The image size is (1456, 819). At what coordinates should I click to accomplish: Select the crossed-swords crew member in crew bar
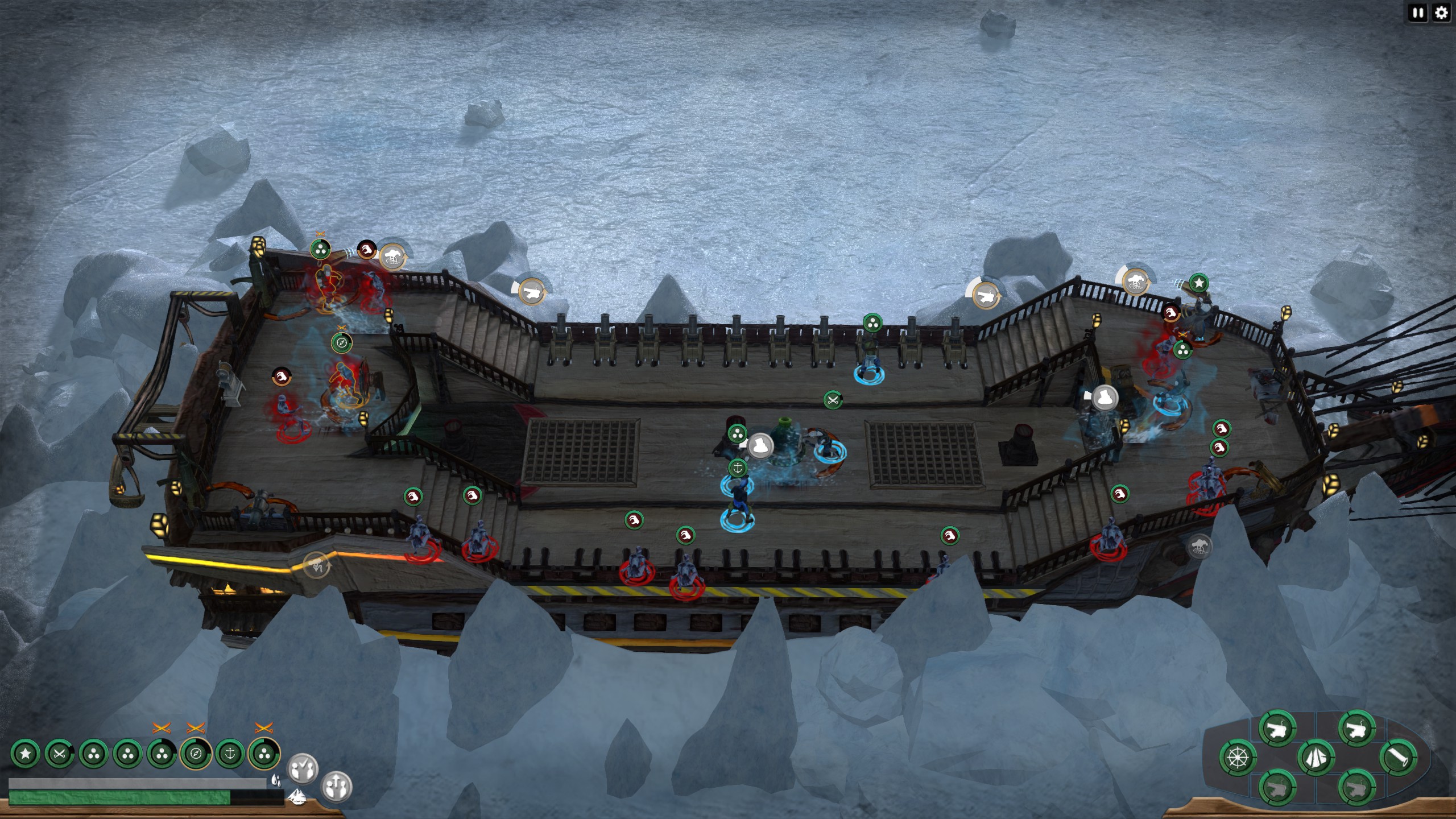(x=59, y=754)
